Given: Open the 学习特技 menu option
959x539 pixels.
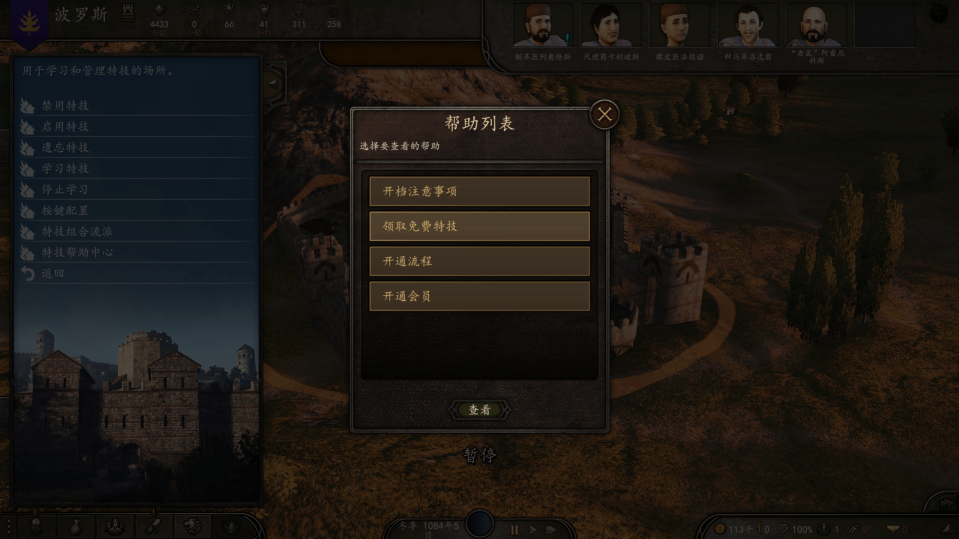Looking at the screenshot, I should (x=65, y=169).
